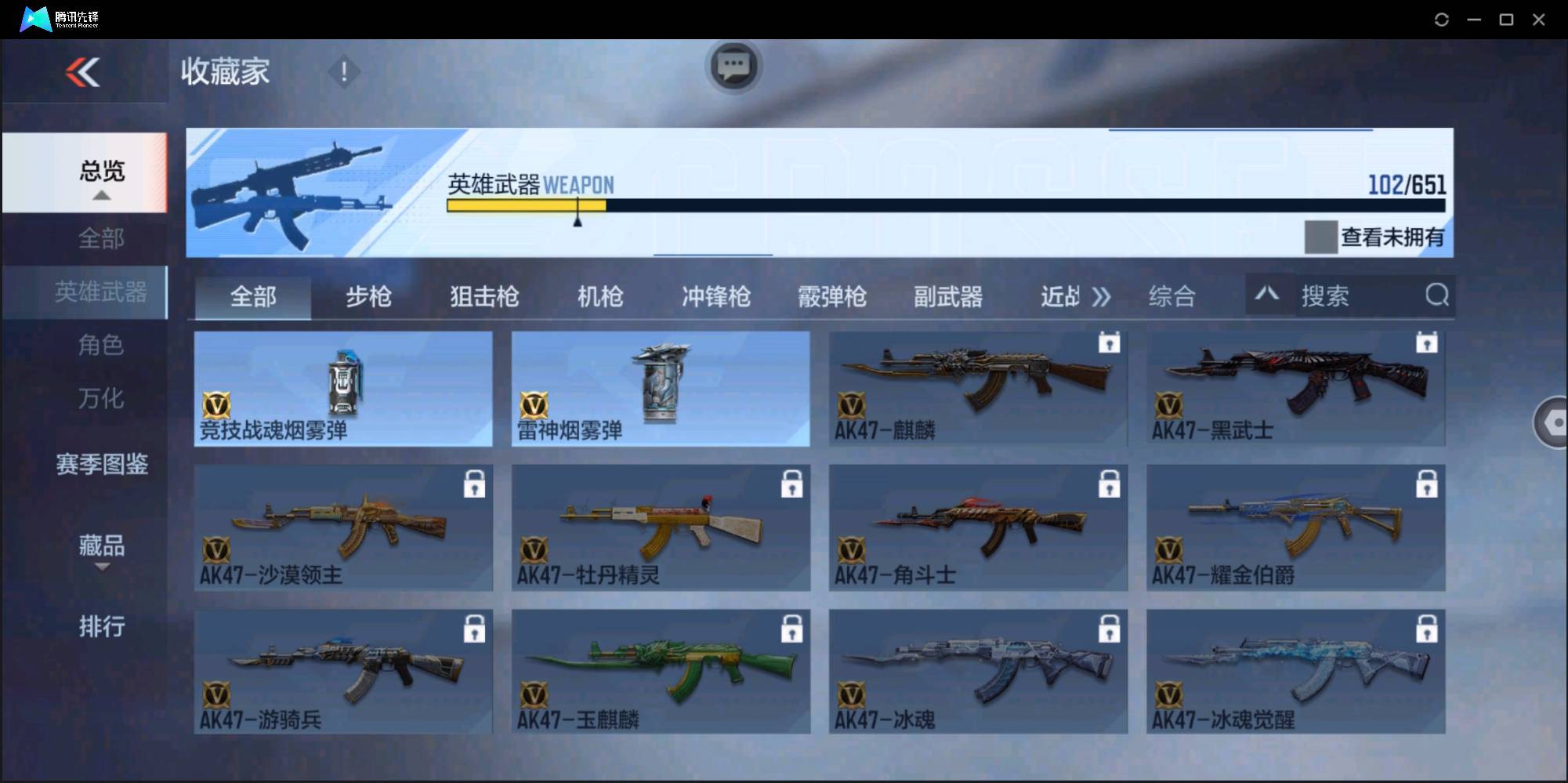Viewport: 1568px width, 783px height.
Task: Expand the 藏品 section arrow
Action: [103, 567]
